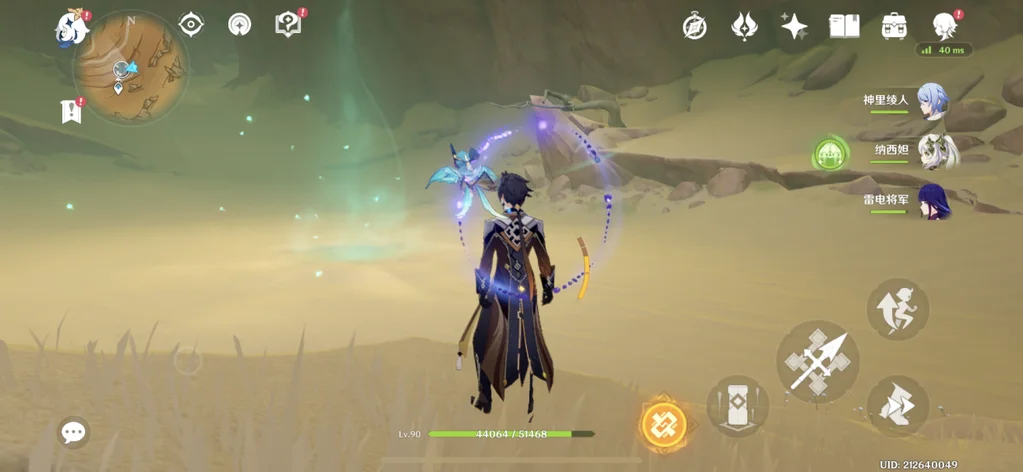Viewport: 1023px width, 472px height.
Task: Tap the green glowing circle icon beside 纳西妲
Action: click(x=830, y=154)
